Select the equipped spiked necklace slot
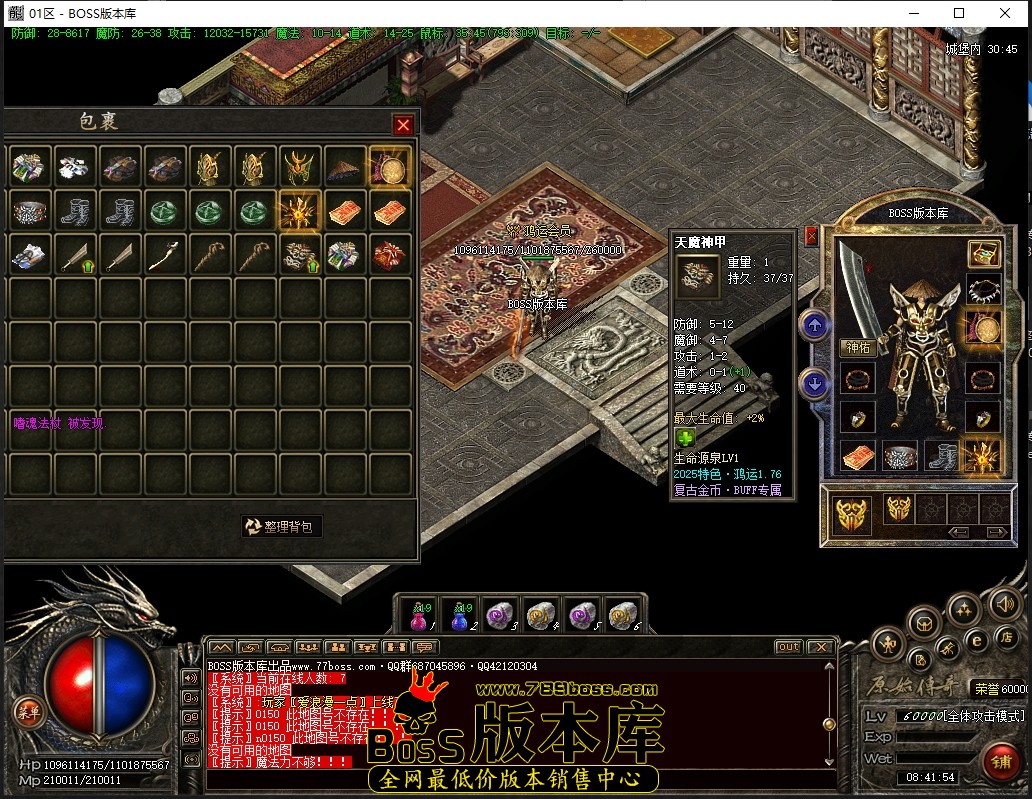 983,291
